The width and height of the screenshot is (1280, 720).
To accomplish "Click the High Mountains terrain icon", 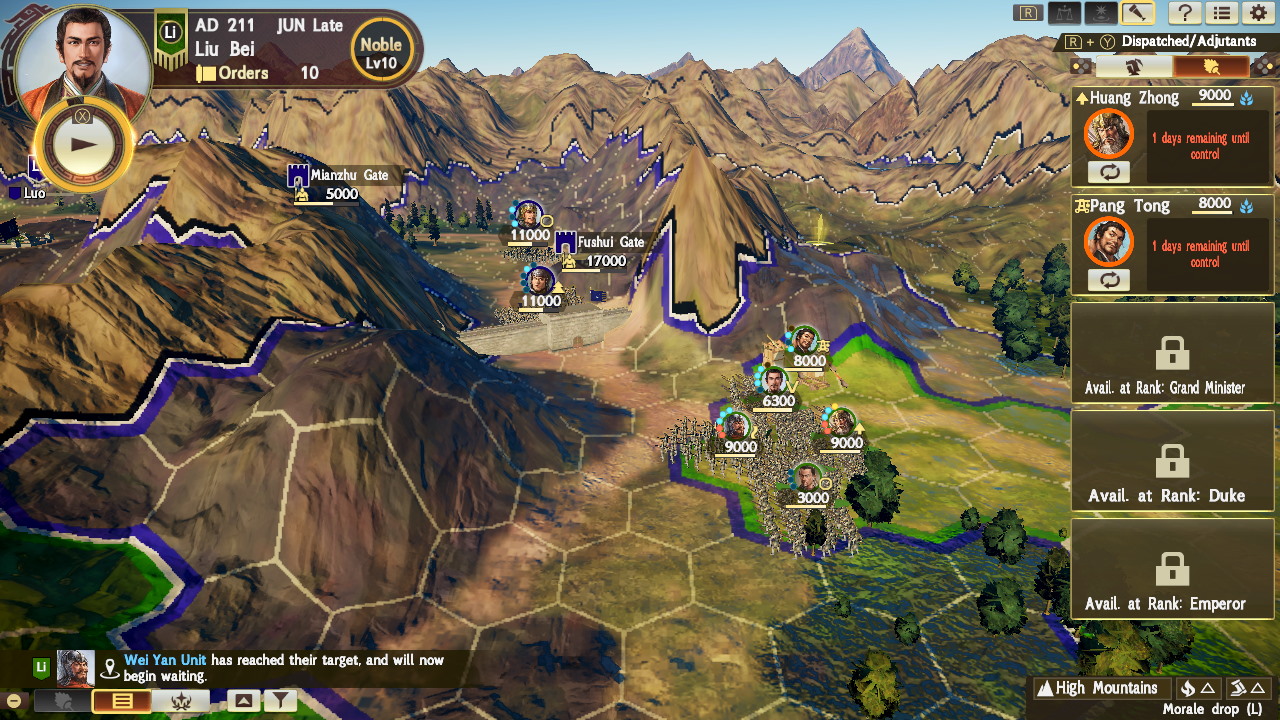I will point(1044,688).
